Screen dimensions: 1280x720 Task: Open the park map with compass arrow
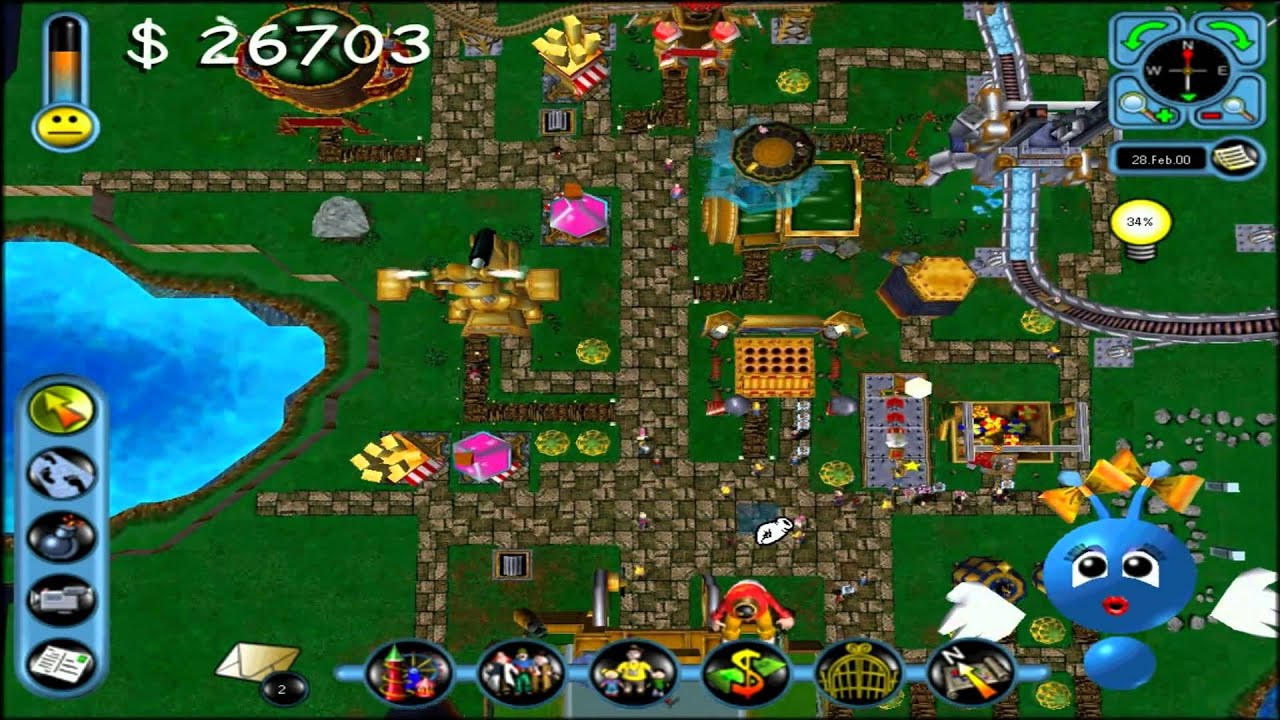tap(968, 673)
